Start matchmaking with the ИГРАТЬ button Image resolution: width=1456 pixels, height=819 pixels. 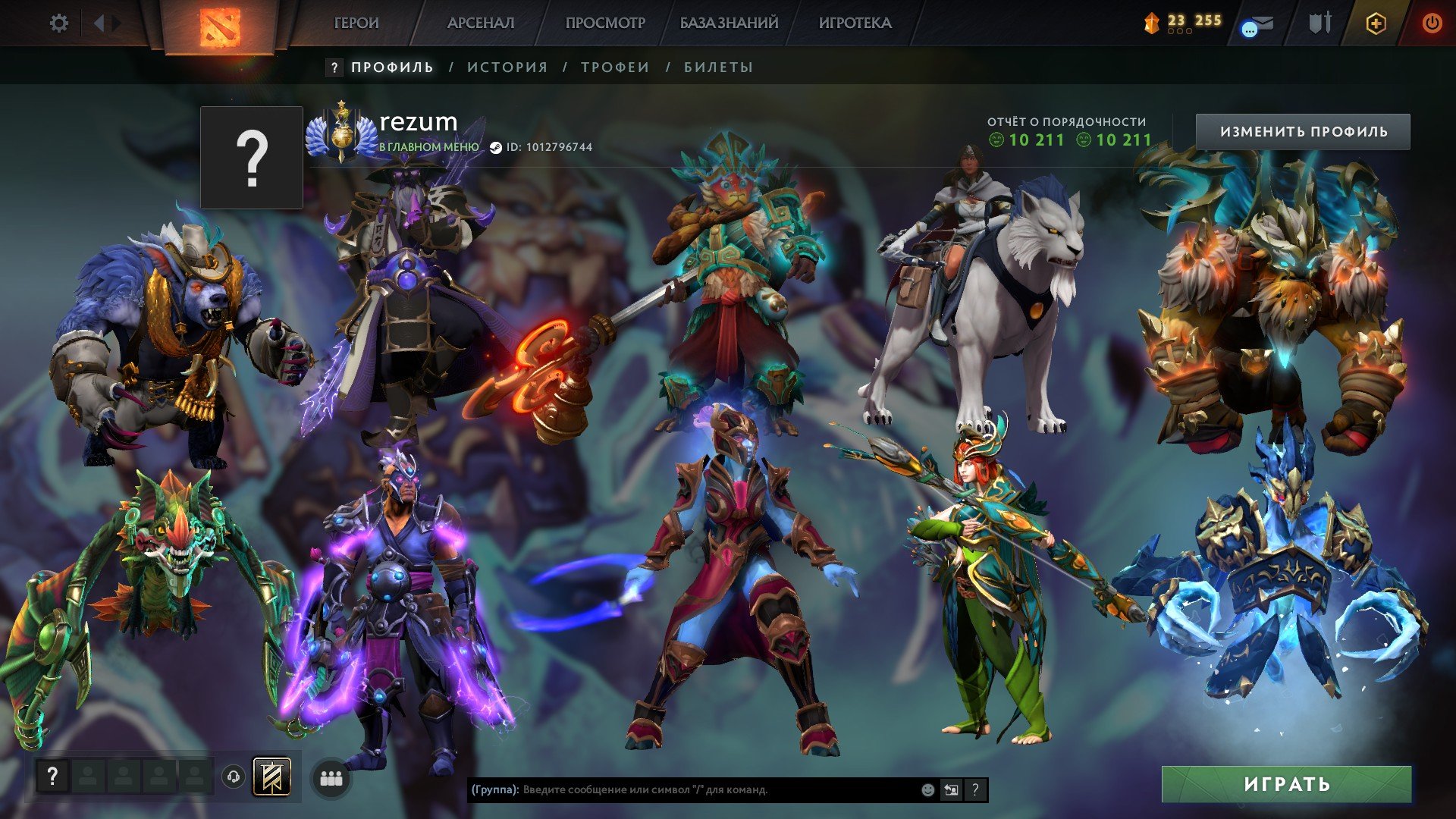1286,784
